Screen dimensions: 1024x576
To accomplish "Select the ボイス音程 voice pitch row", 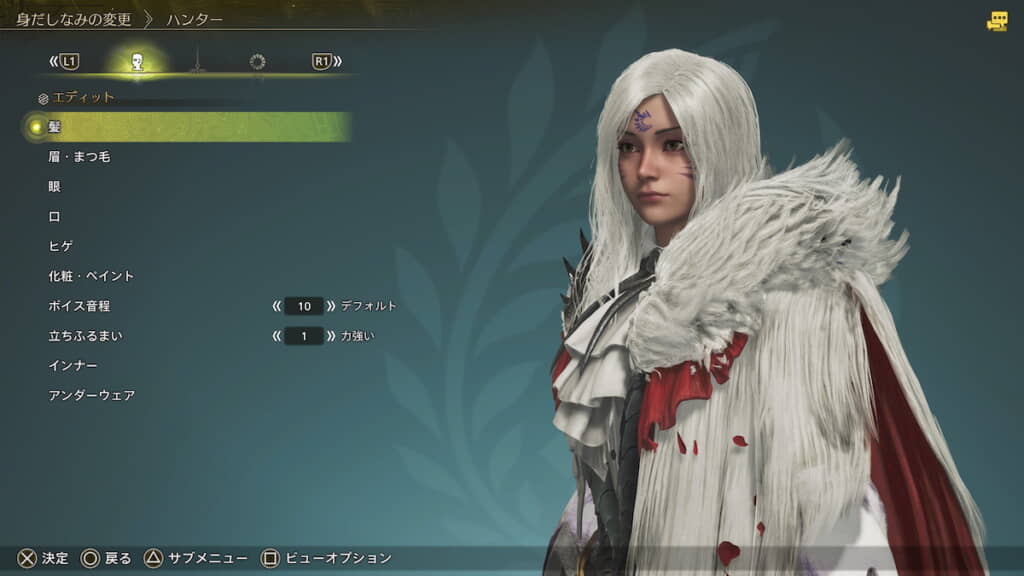I will 79,306.
